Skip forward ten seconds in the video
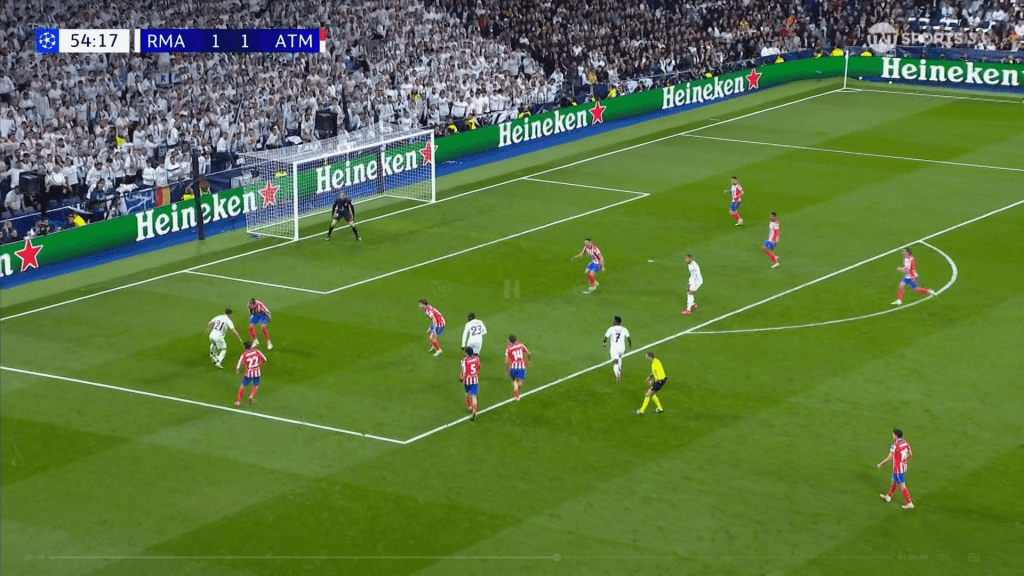The height and width of the screenshot is (576, 1024). tap(582, 289)
